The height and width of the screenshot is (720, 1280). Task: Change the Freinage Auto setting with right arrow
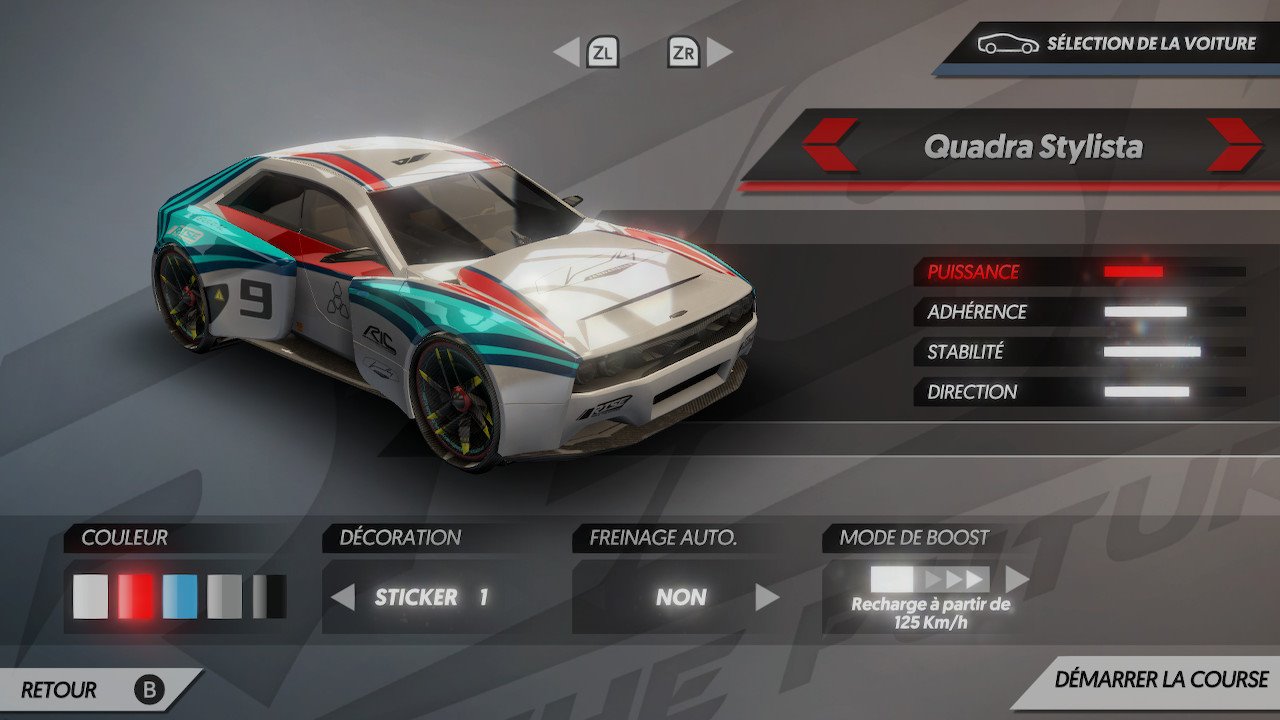click(x=767, y=598)
